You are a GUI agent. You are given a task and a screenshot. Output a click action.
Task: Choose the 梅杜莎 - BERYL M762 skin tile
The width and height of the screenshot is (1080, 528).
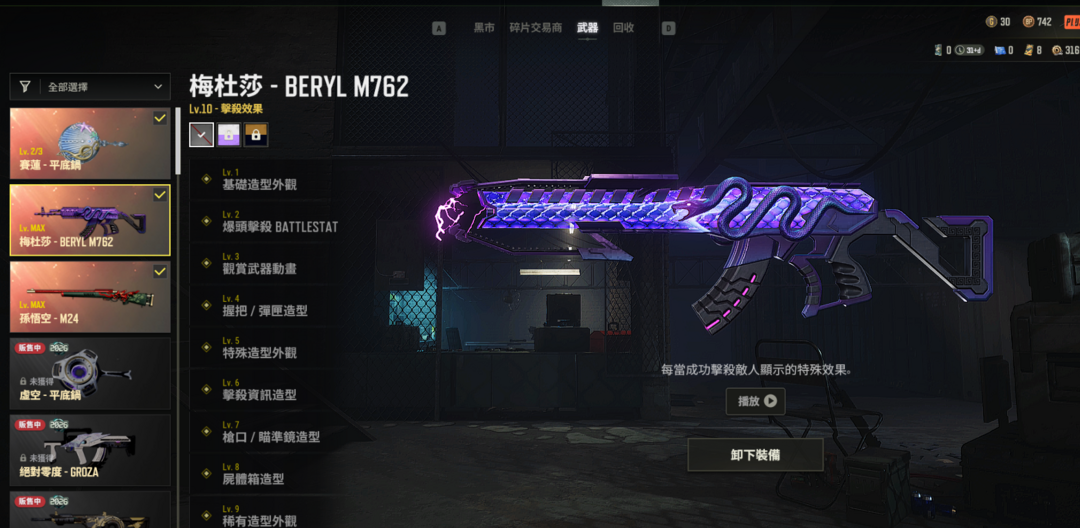click(x=90, y=220)
